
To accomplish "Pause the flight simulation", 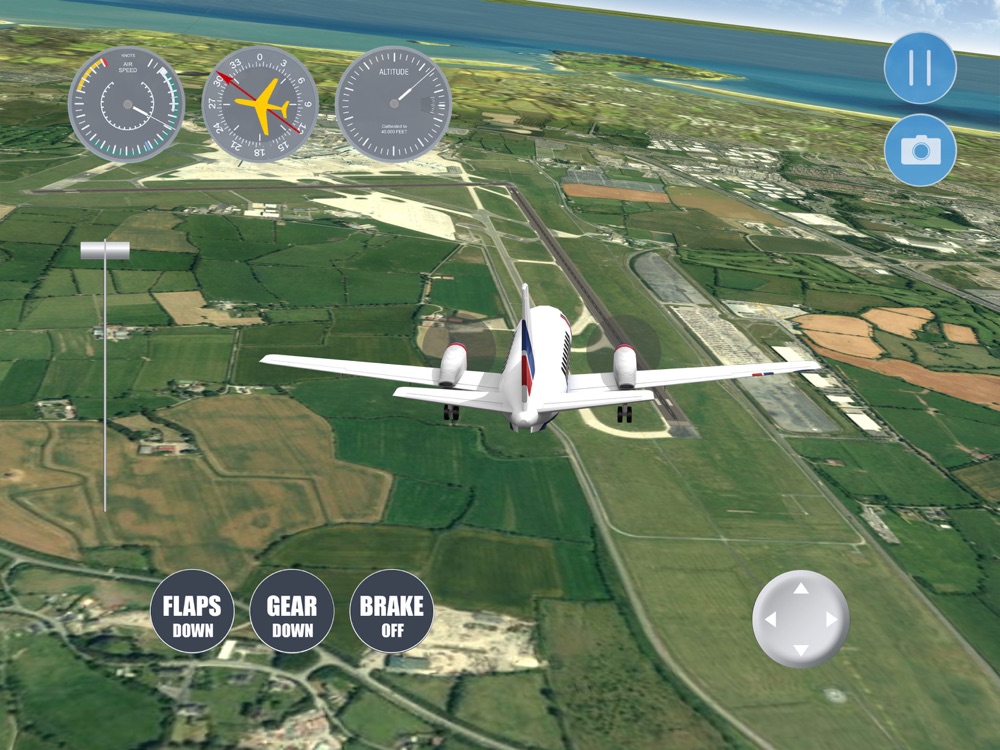I will (920, 68).
